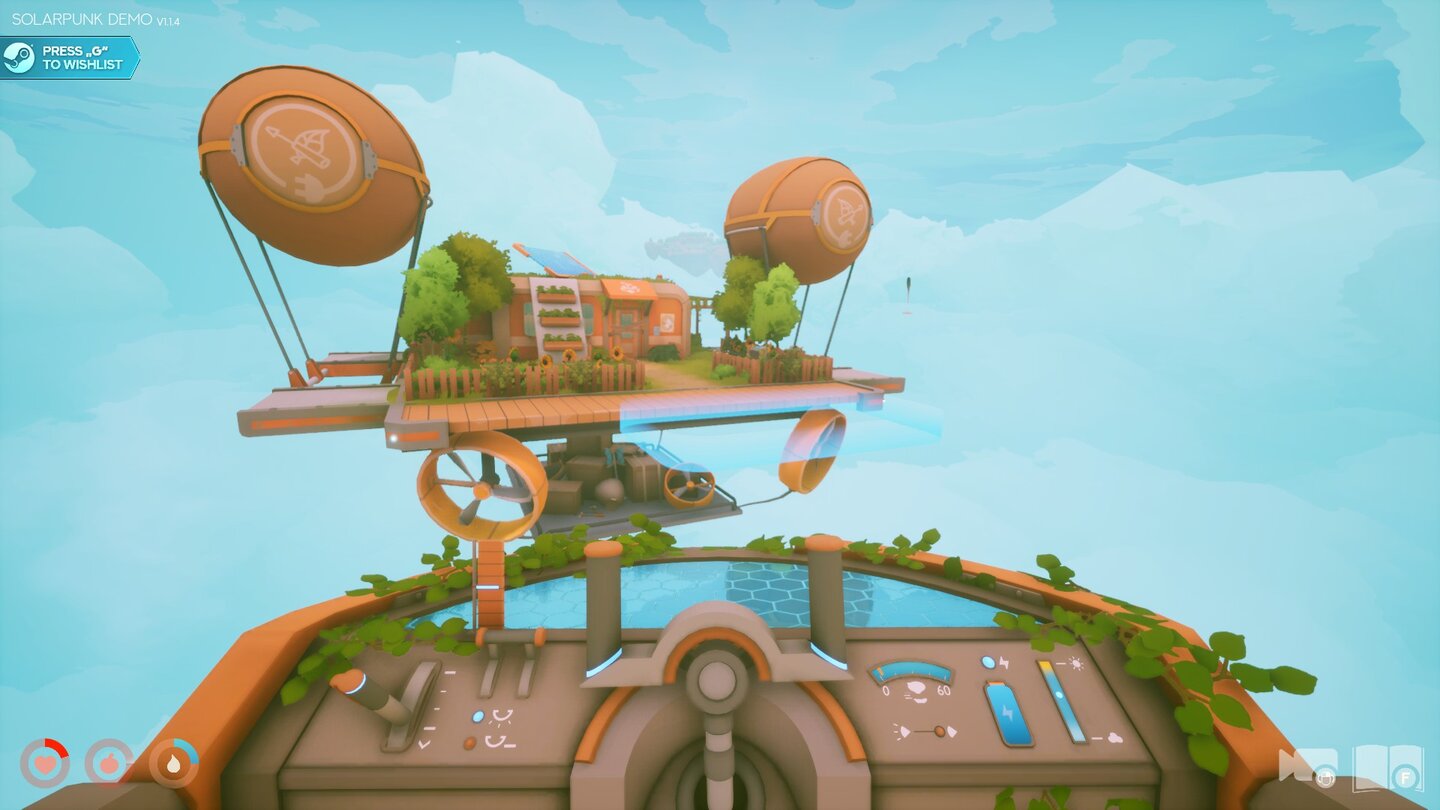Click the Steam logo on the wishlist banner
Image resolution: width=1440 pixels, height=810 pixels.
[18, 56]
